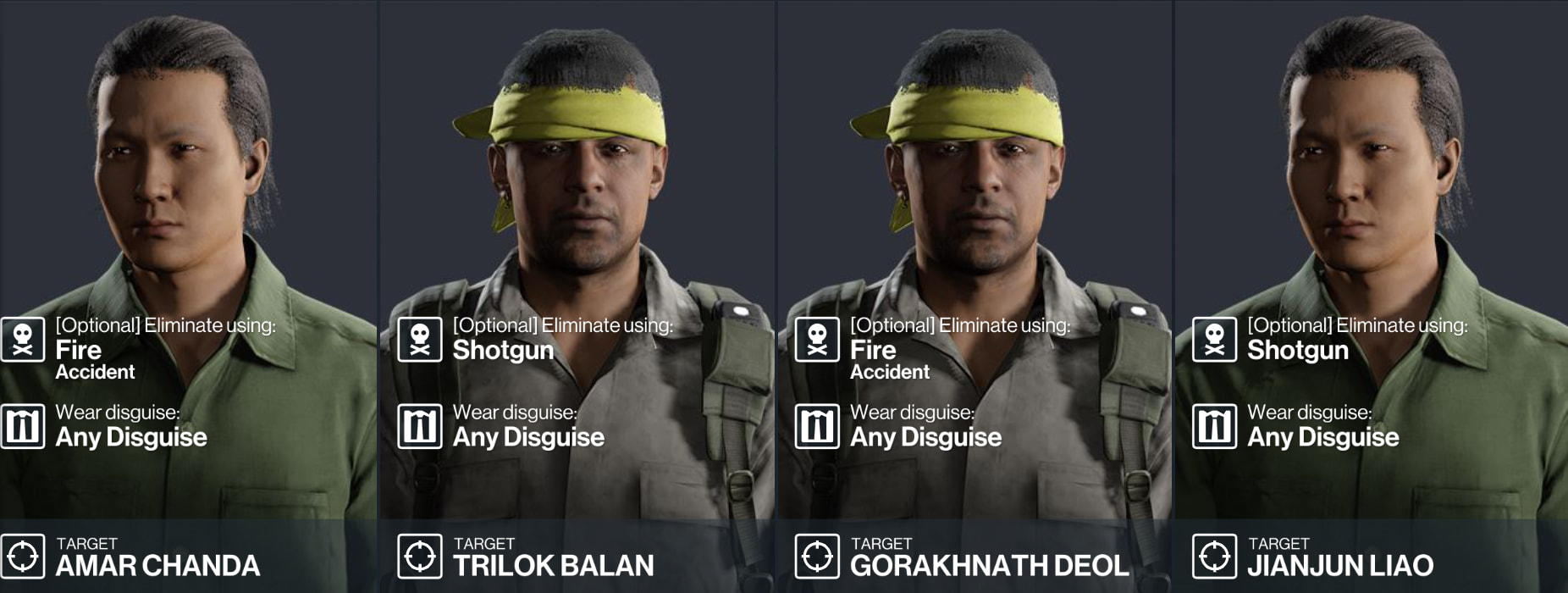Open Amar Chanda's Any Disguise suit icon
The image size is (1568, 593).
[x=23, y=426]
